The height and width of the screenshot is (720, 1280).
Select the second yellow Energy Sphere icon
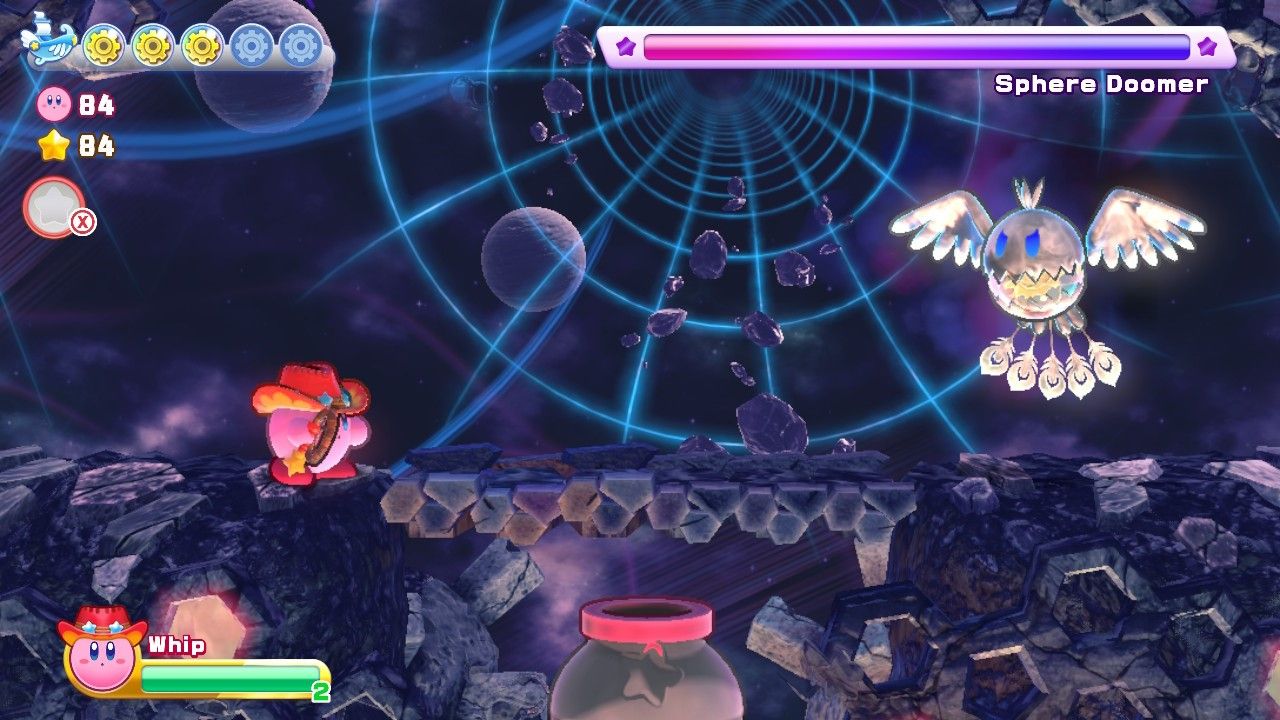pos(152,47)
